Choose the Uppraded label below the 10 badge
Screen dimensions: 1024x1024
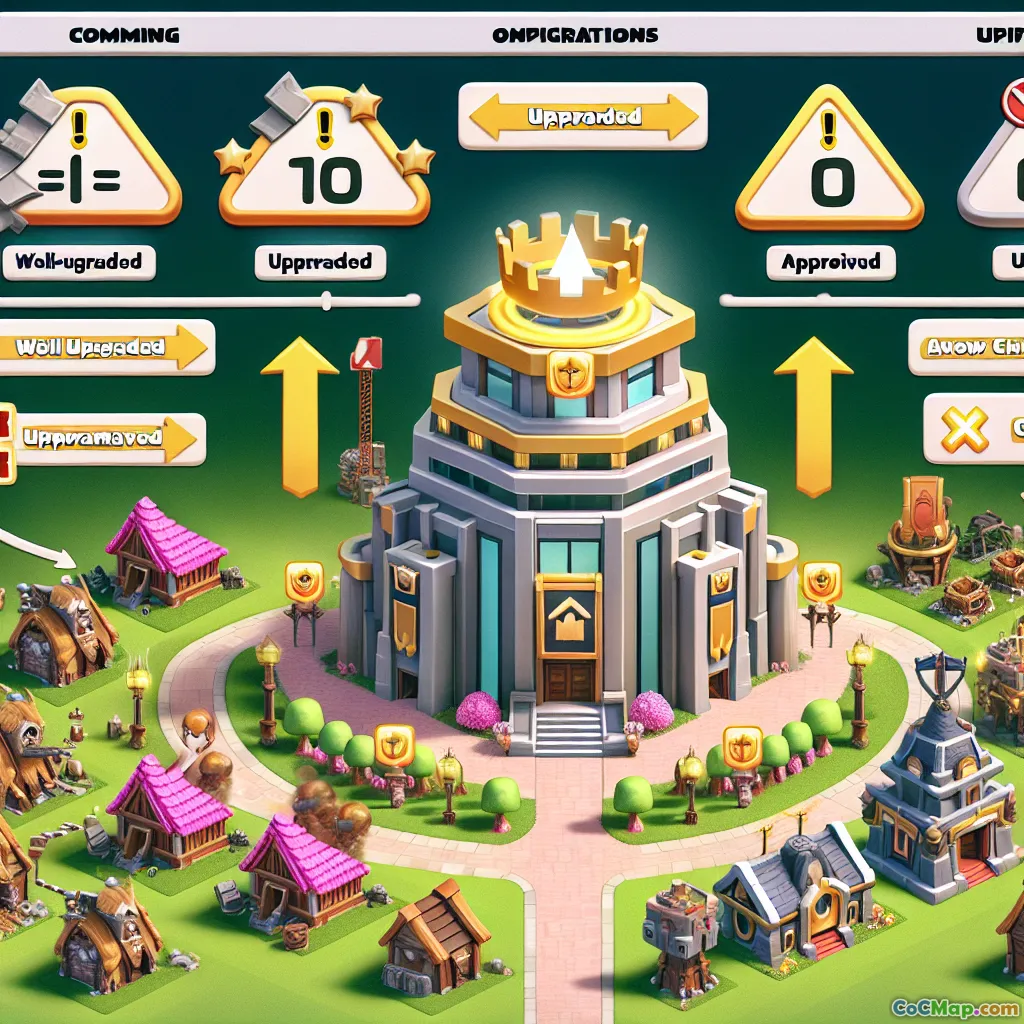(x=320, y=263)
